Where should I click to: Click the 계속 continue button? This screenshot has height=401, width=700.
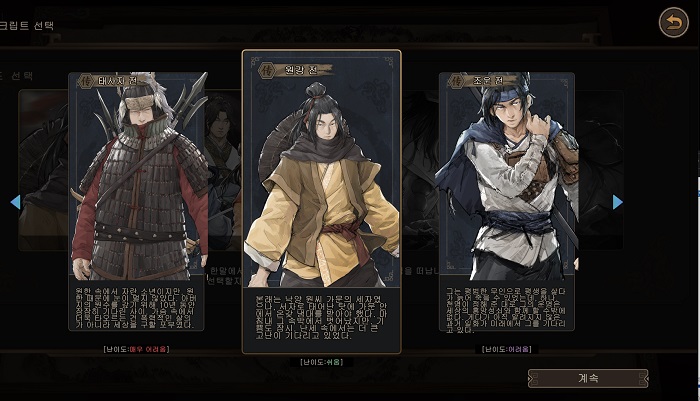tap(587, 379)
